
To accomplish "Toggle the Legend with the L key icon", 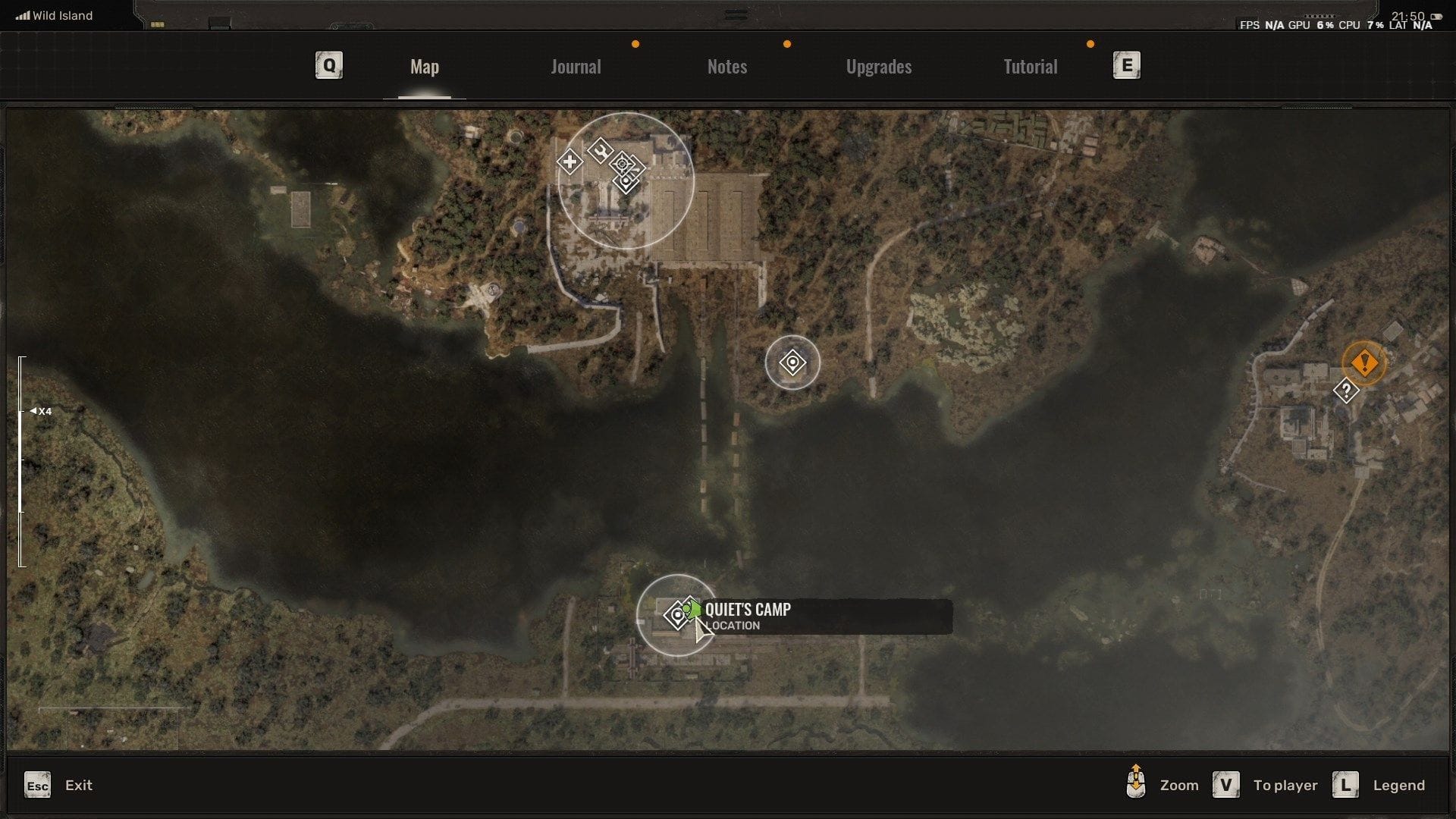I will 1346,785.
